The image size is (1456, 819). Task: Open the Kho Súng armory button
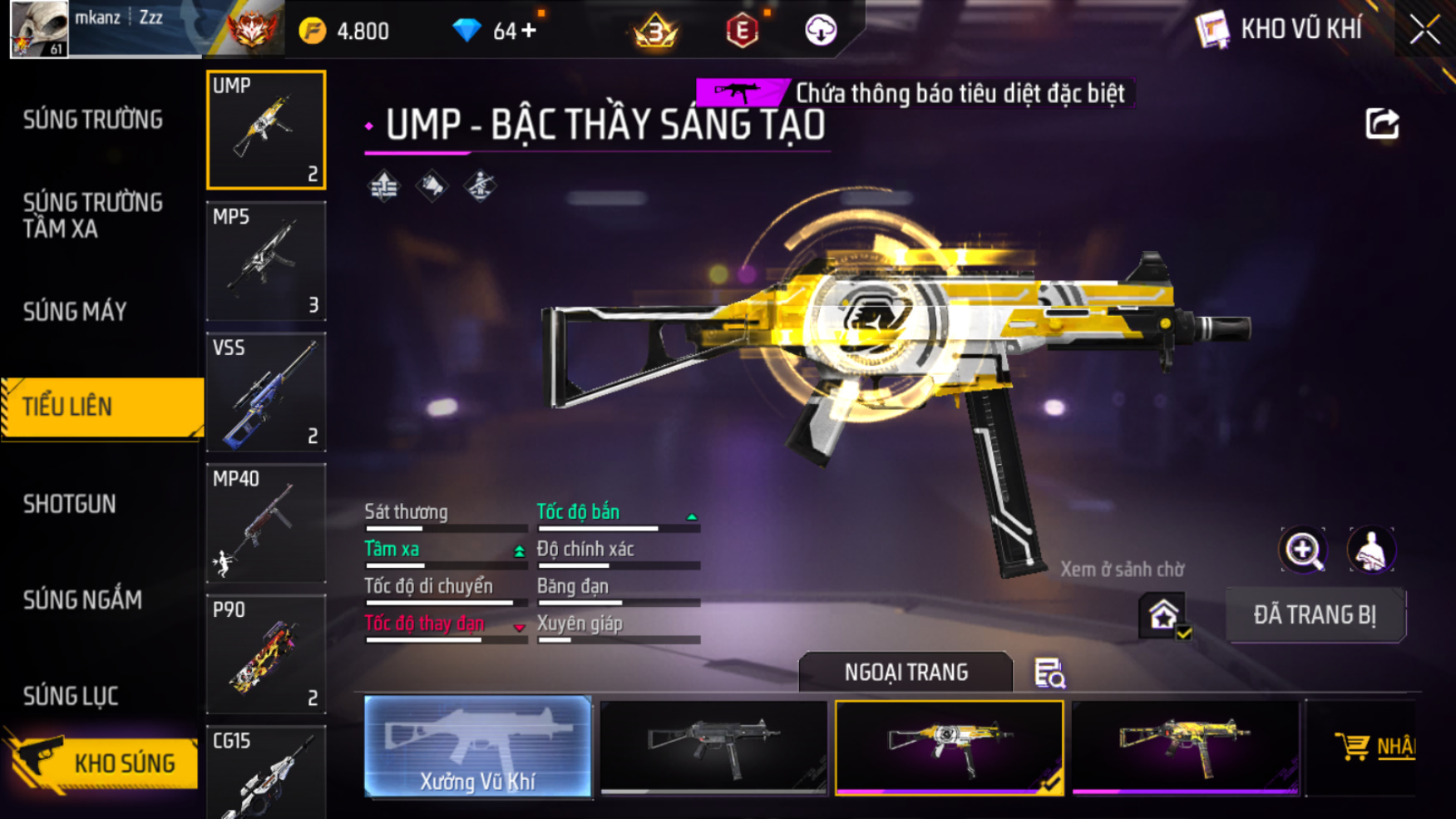(101, 762)
